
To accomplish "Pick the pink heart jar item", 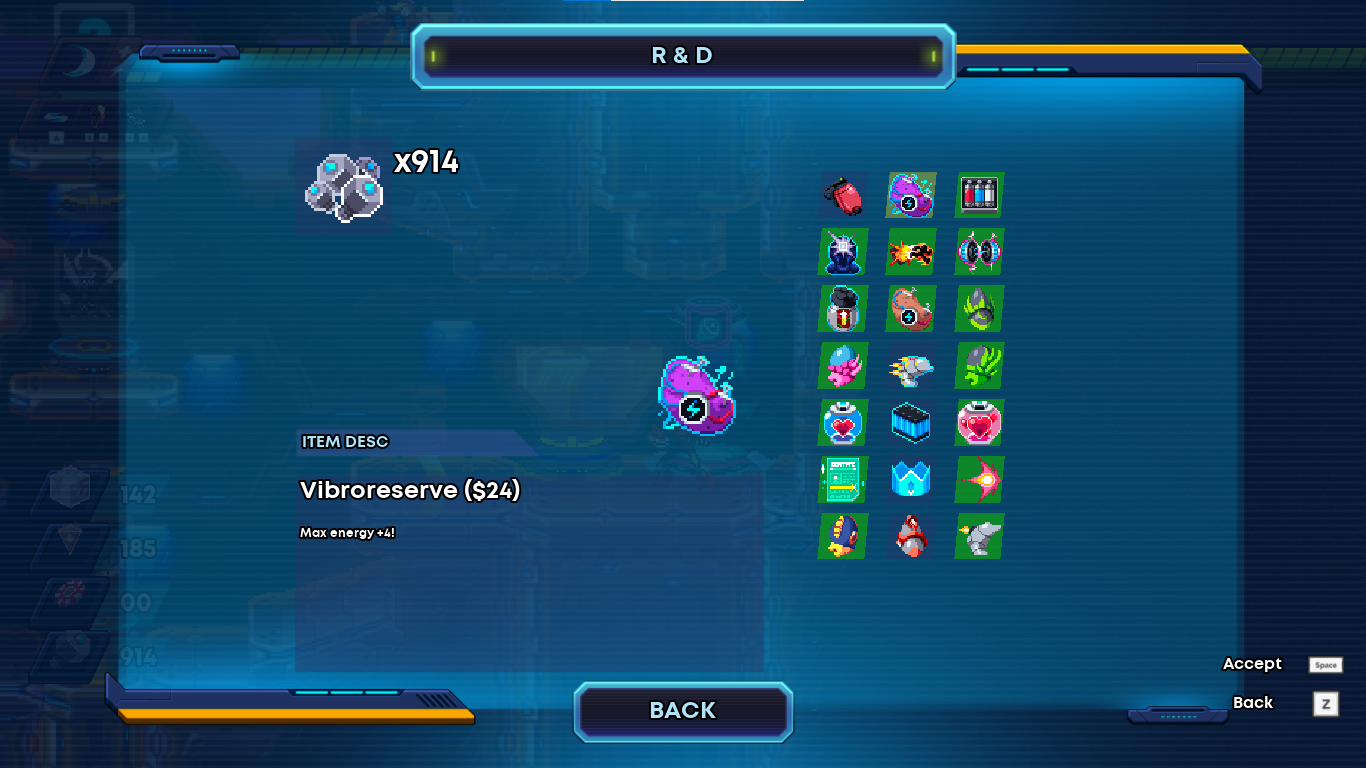I will coord(979,423).
